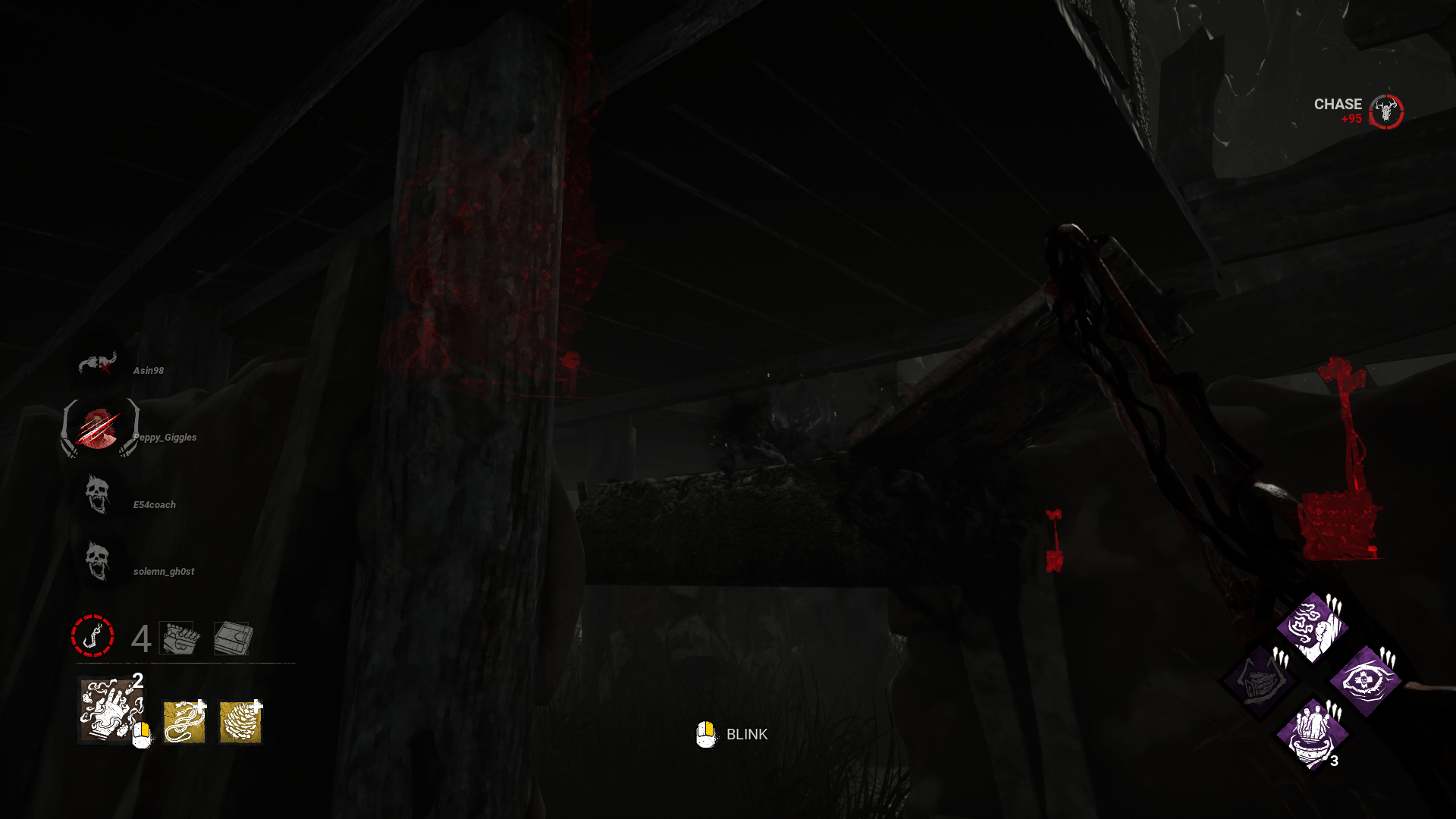The width and height of the screenshot is (1456, 819).
Task: Click the CHASE indicator text
Action: coord(1337,105)
